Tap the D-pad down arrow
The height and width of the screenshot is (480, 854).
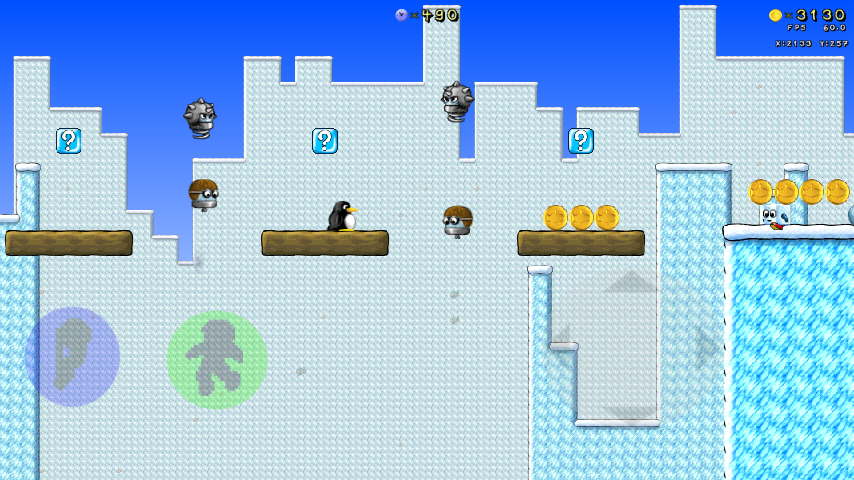point(630,413)
